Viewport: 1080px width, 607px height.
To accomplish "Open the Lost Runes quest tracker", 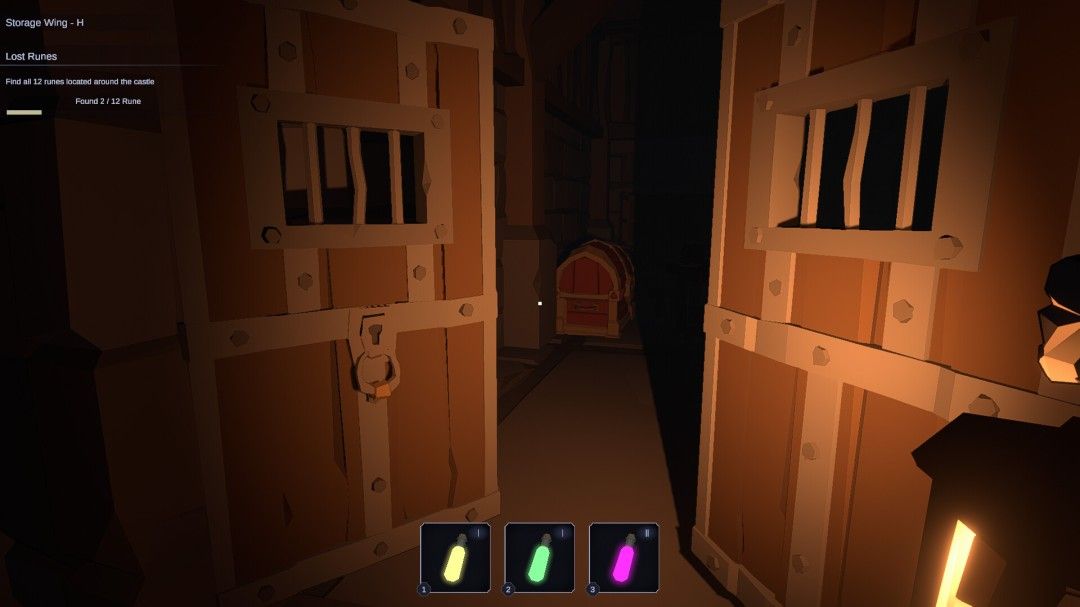I will coord(32,57).
